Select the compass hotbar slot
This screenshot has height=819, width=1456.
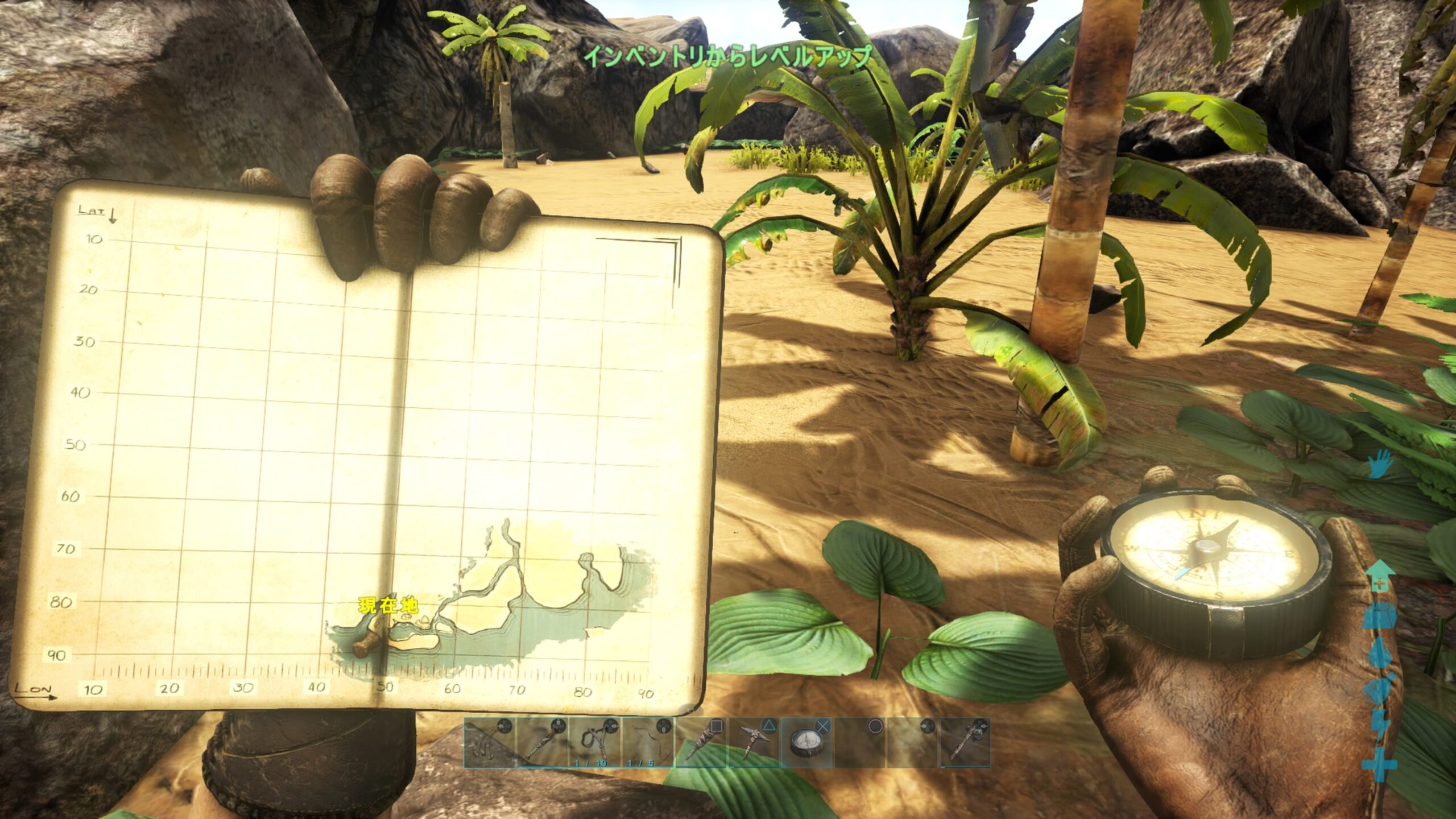tap(808, 742)
